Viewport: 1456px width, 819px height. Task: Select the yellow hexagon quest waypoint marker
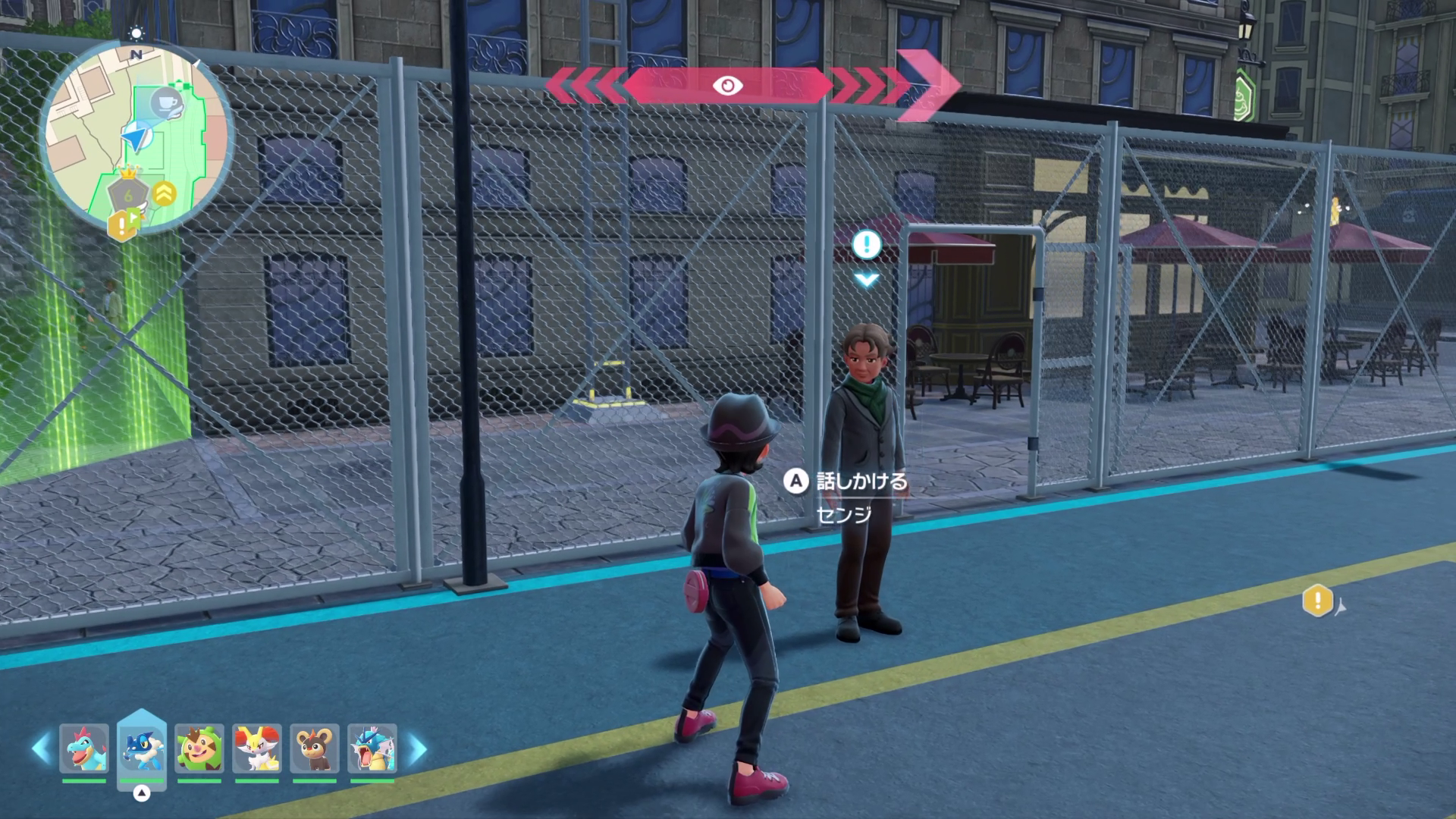click(x=1318, y=601)
